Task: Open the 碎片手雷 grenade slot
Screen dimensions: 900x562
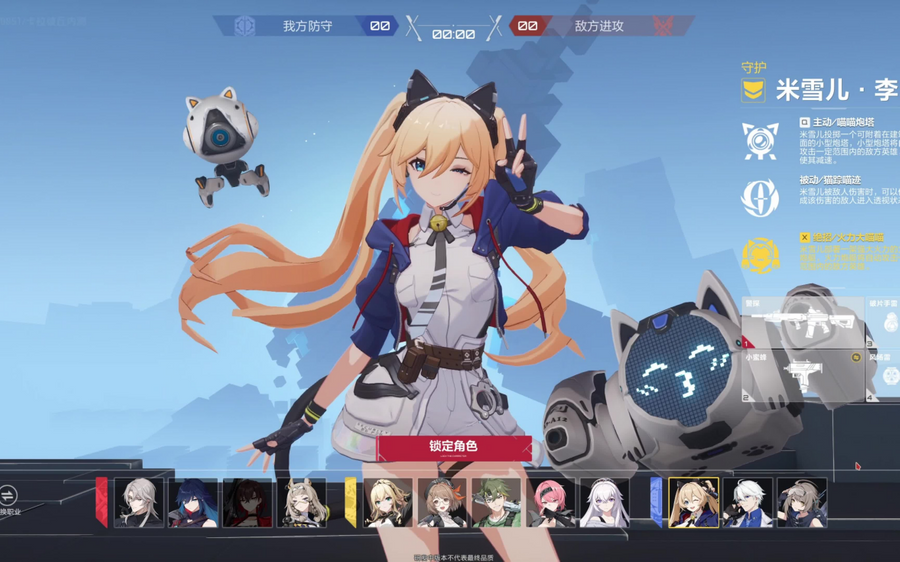Action: coord(886,322)
